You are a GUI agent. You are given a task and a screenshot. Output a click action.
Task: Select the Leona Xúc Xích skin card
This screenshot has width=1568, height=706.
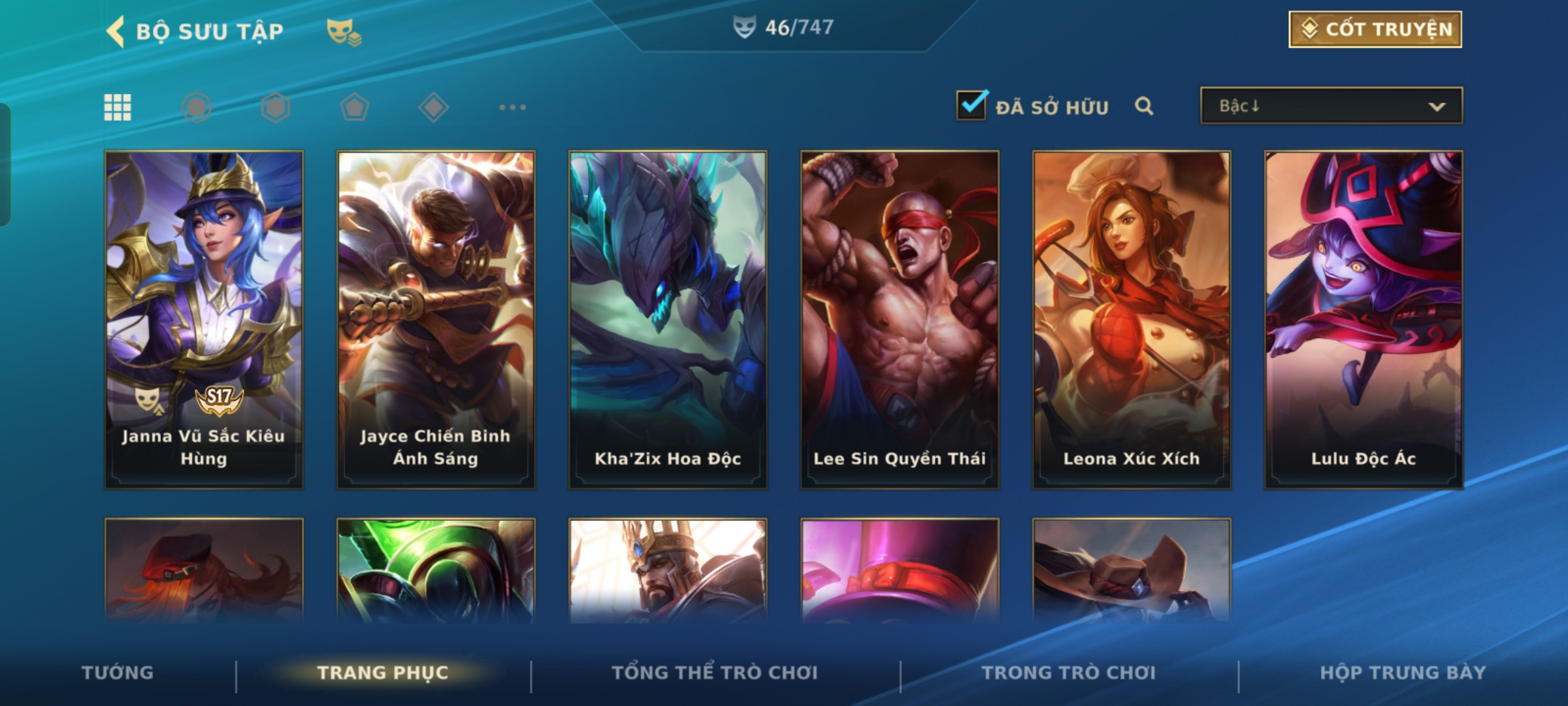(x=1132, y=320)
